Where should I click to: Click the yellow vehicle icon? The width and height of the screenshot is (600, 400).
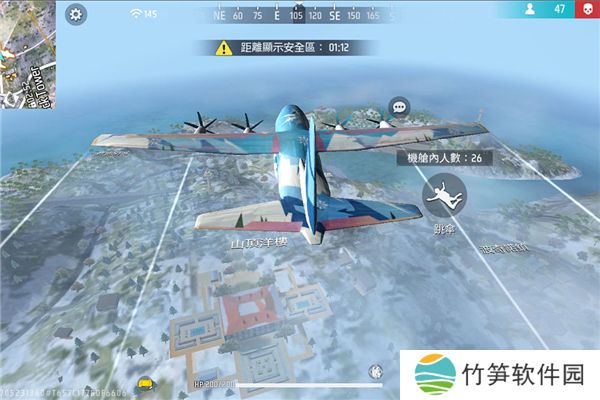pos(147,382)
